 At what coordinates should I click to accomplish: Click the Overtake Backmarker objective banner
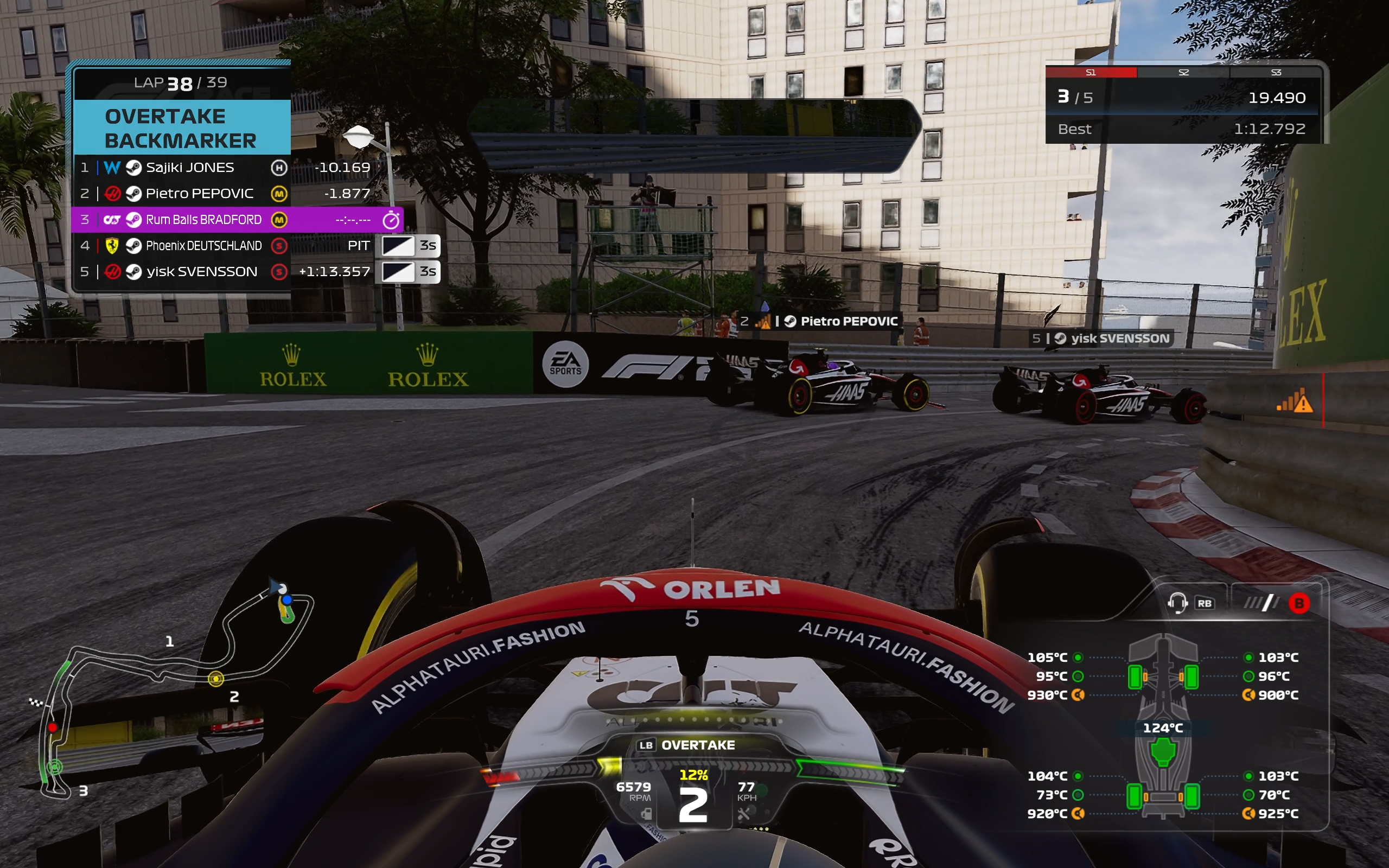[181, 128]
